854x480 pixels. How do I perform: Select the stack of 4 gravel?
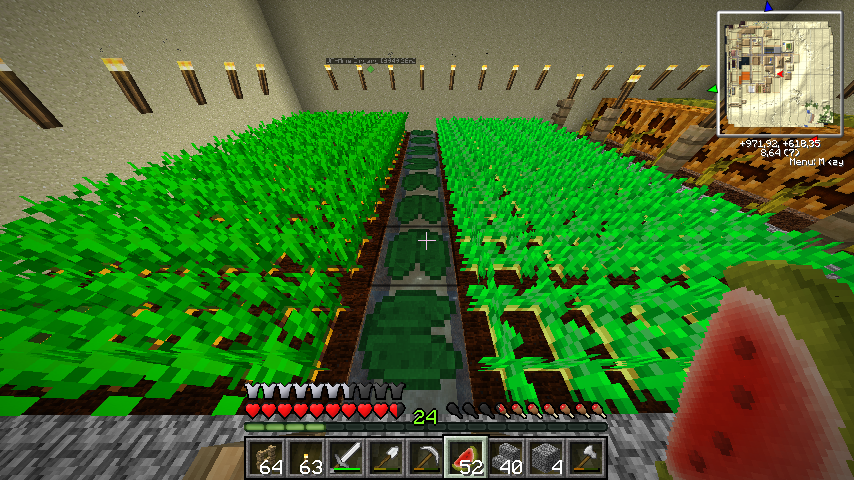[x=546, y=457]
